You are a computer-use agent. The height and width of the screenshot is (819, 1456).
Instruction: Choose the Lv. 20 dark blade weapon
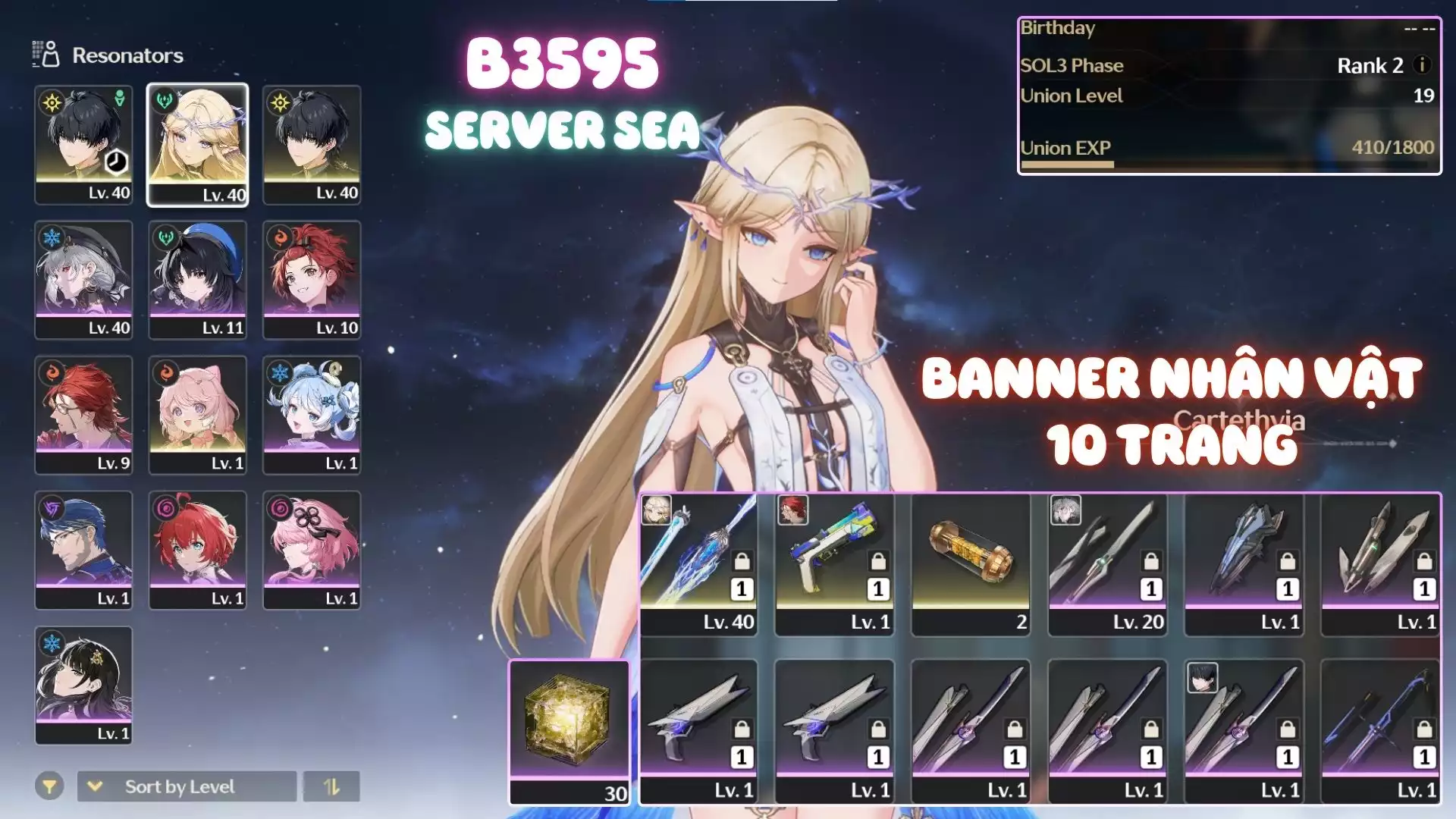click(1107, 563)
